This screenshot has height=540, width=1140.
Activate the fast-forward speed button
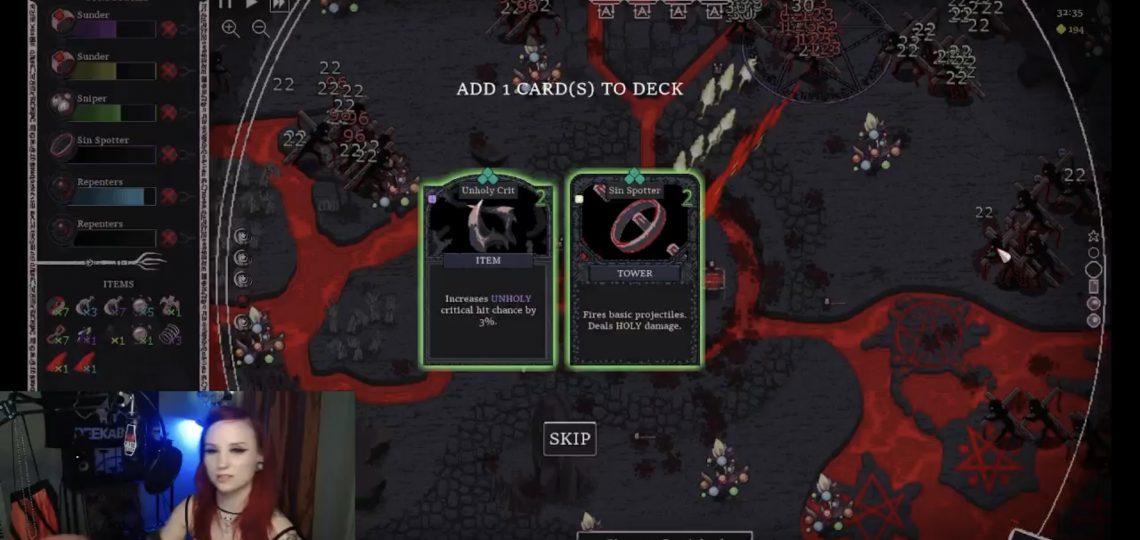(x=278, y=4)
